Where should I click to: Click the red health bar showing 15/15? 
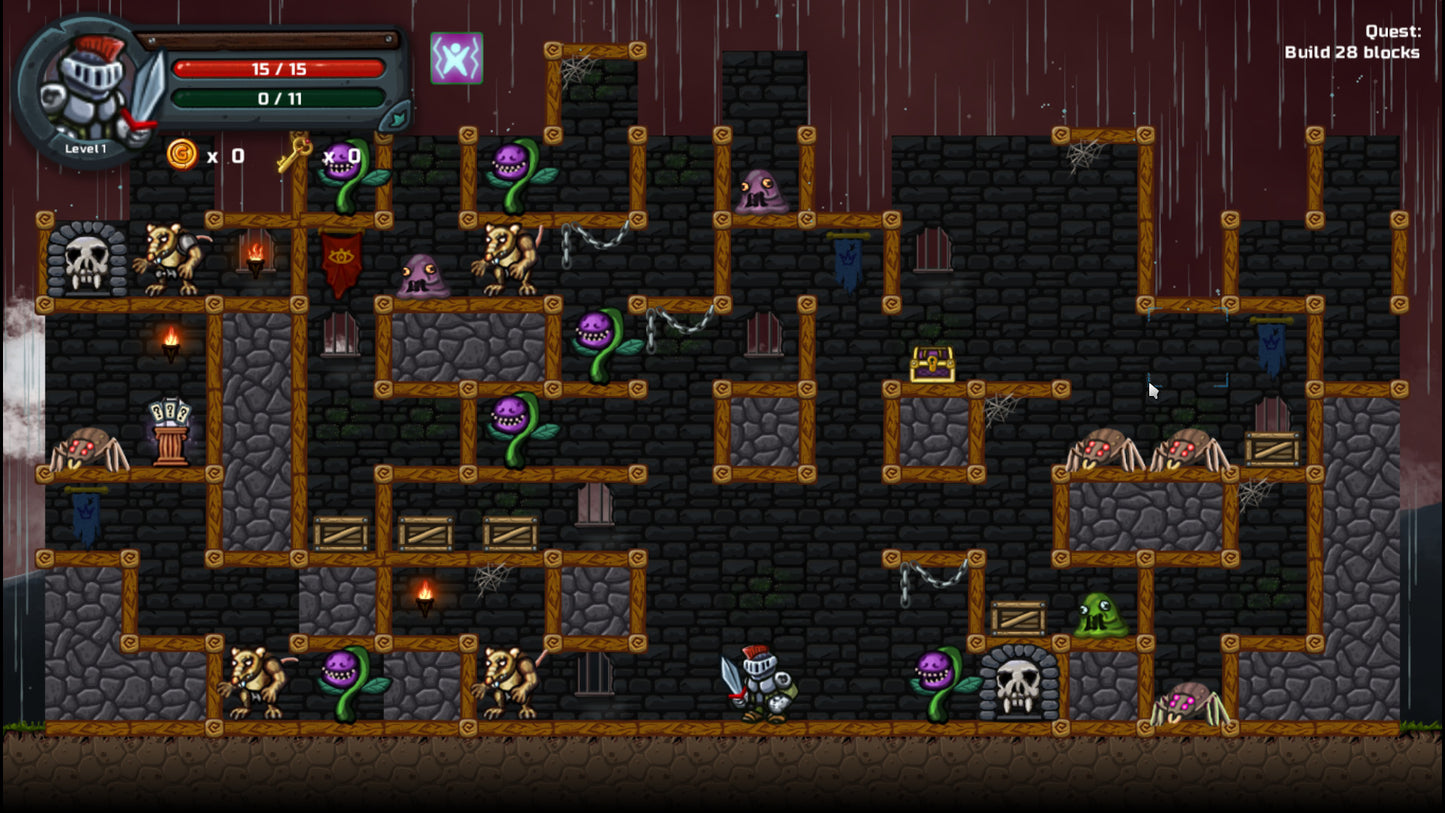coord(278,69)
